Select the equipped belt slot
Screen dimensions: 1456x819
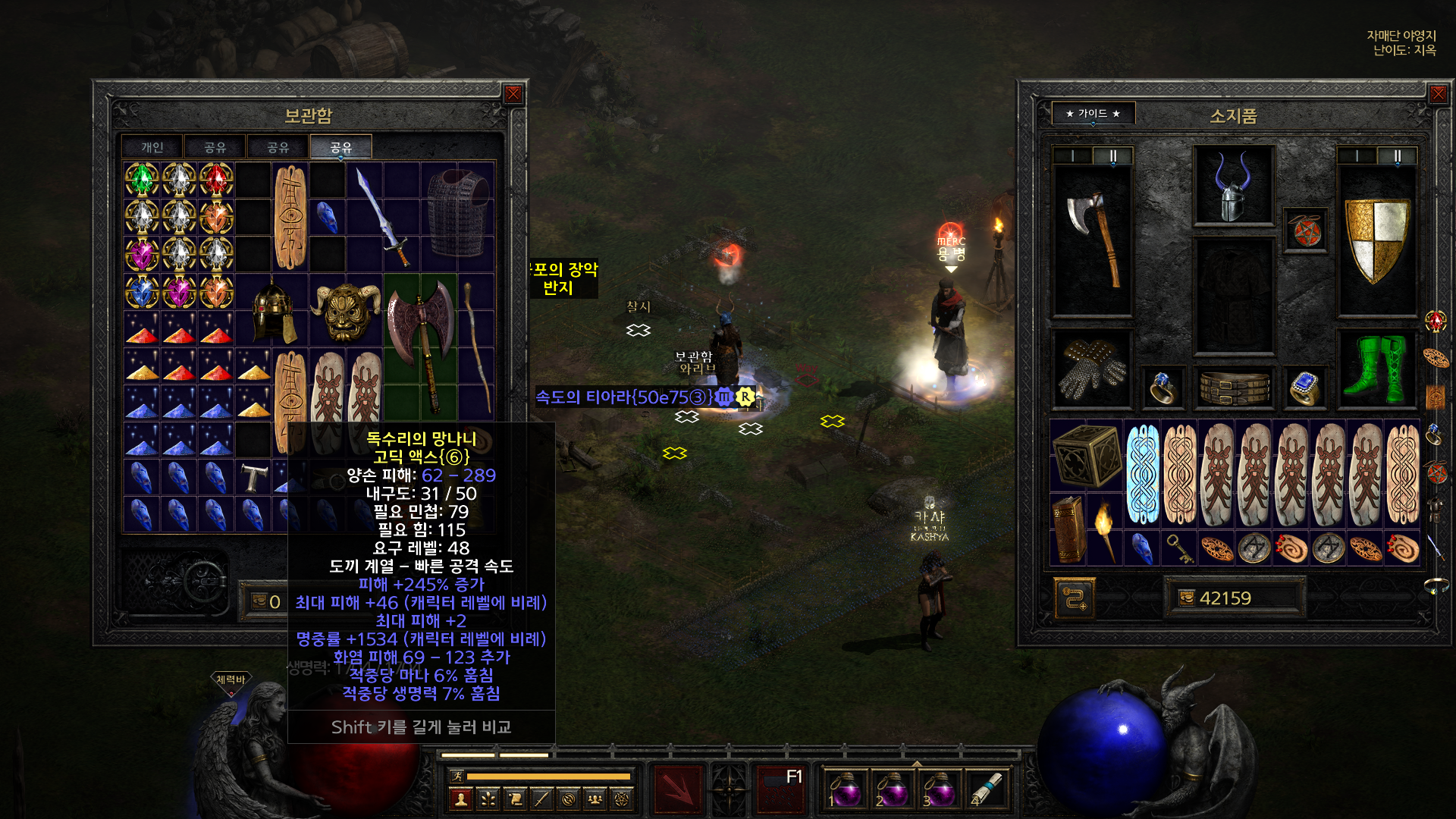(1234, 388)
